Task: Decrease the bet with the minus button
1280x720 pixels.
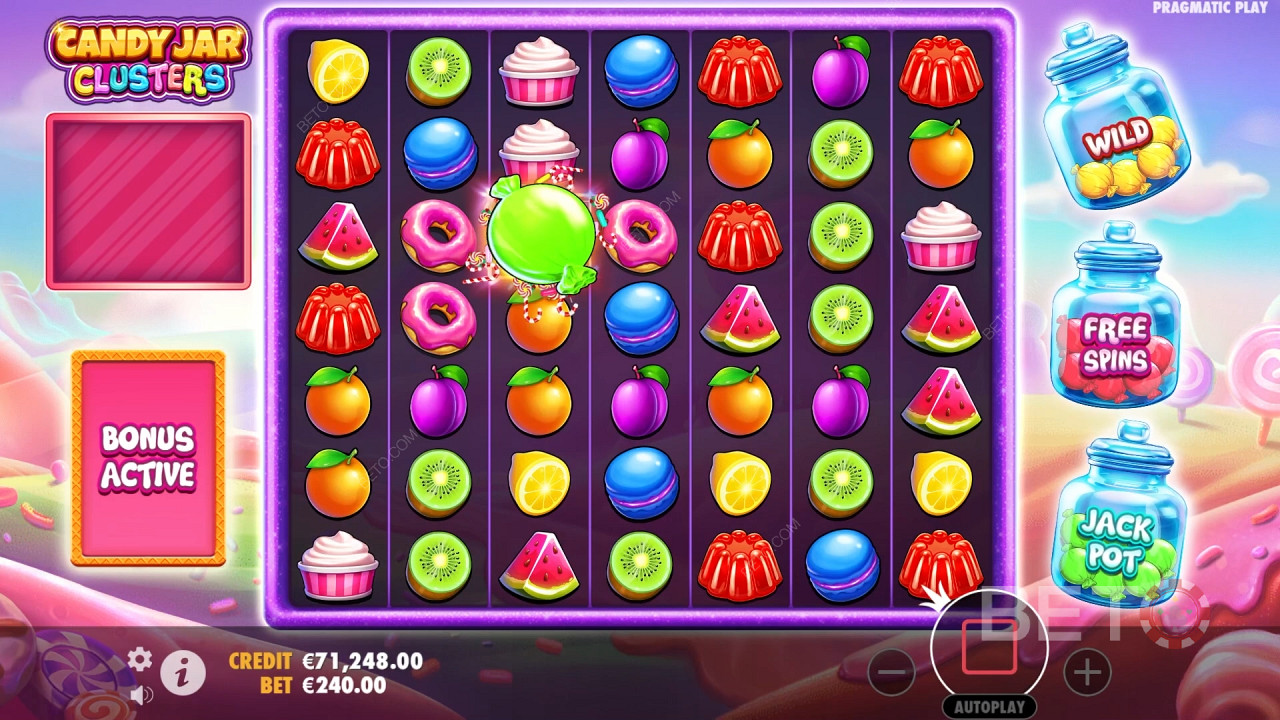Action: (x=892, y=672)
